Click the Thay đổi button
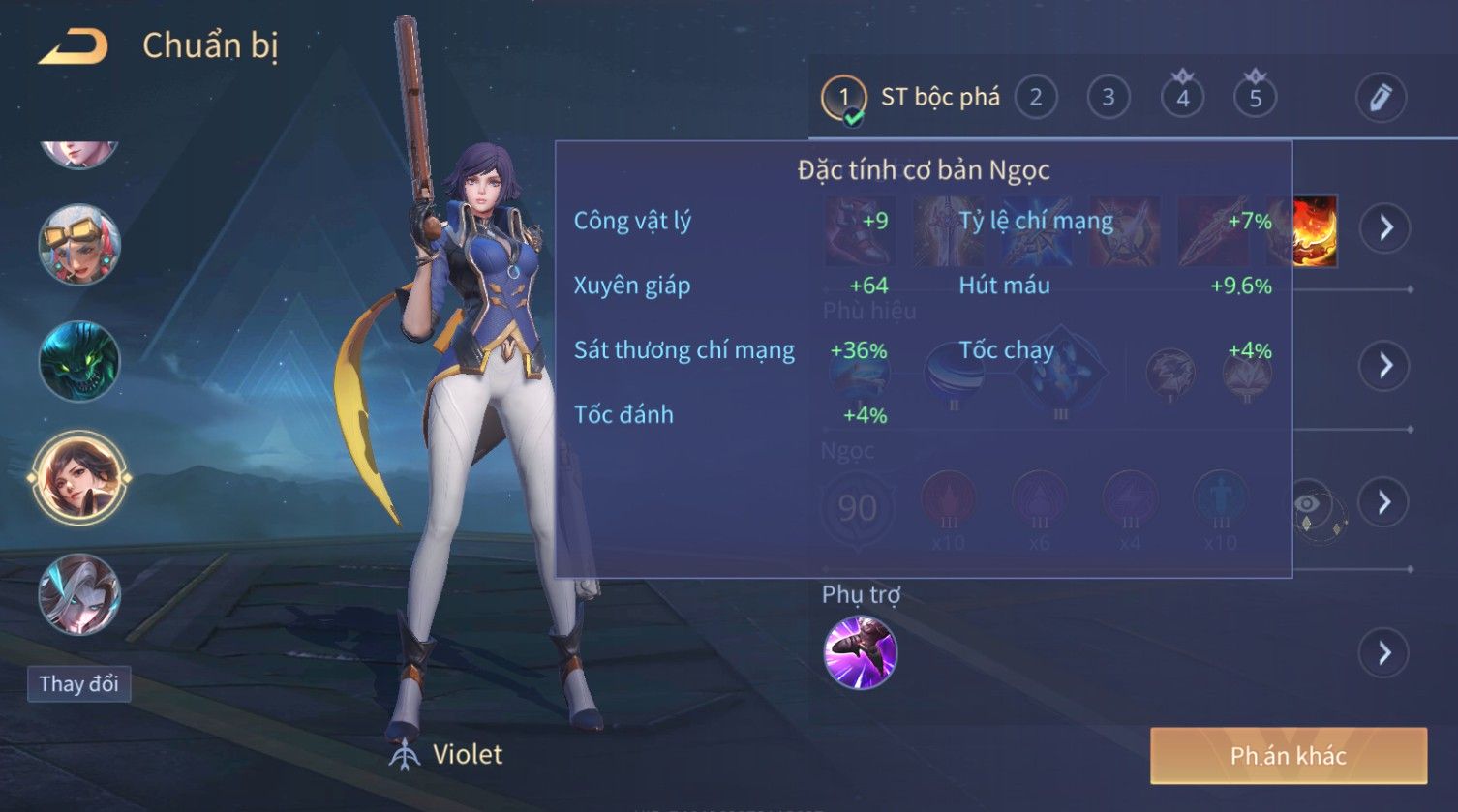The height and width of the screenshot is (812, 1458). 78,684
